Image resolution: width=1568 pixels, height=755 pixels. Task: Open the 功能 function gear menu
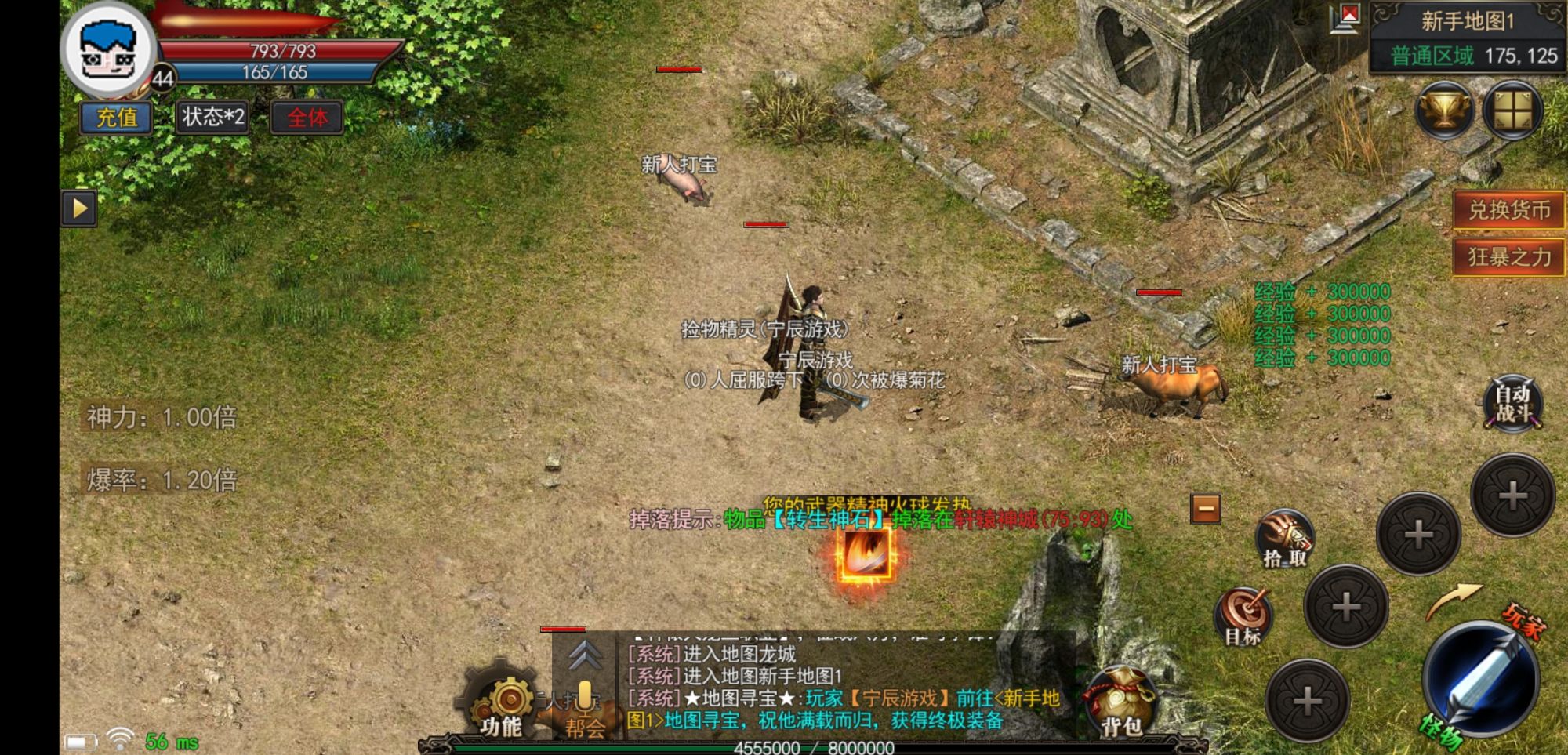click(503, 706)
